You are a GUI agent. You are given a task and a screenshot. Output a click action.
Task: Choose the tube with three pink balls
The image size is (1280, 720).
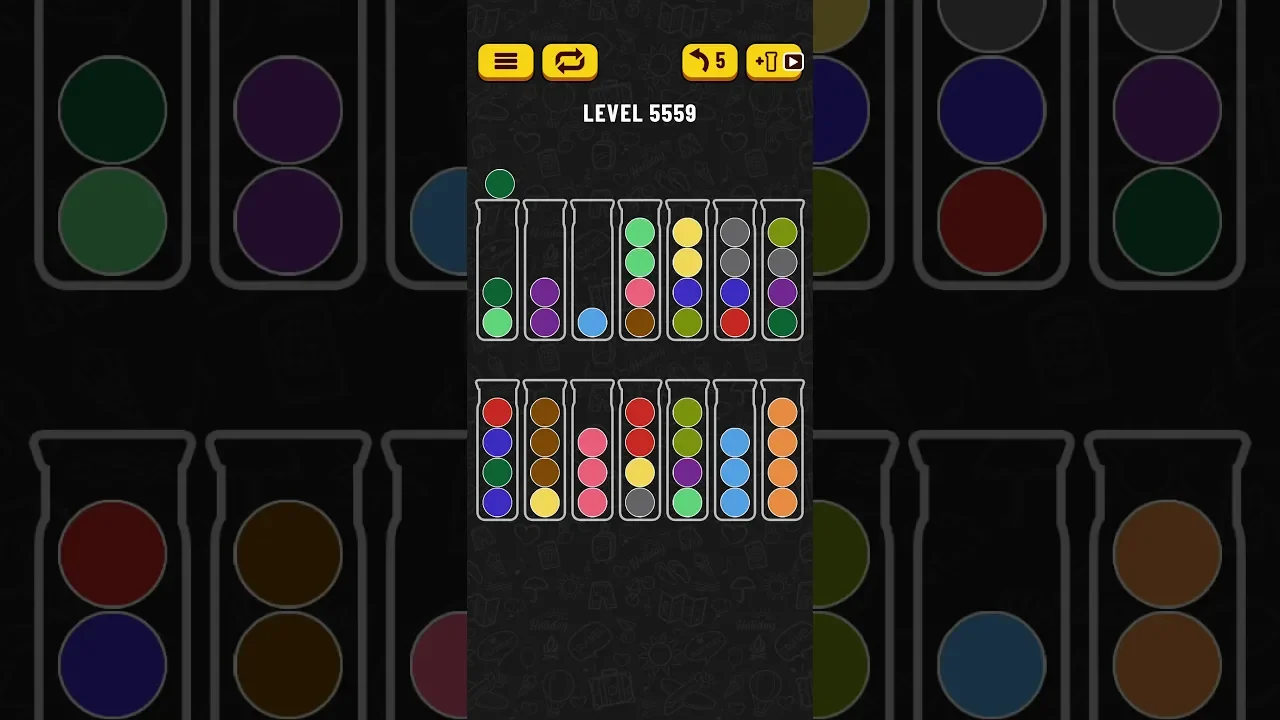pyautogui.click(x=593, y=452)
